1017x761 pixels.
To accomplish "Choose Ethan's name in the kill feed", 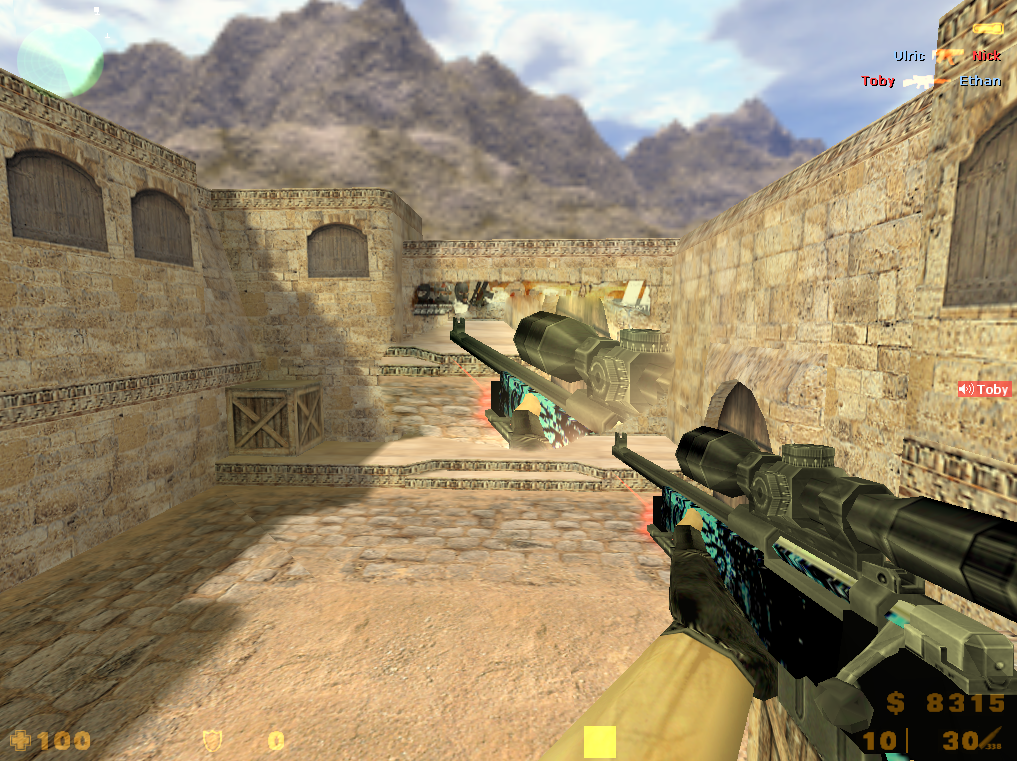I will coord(979,81).
